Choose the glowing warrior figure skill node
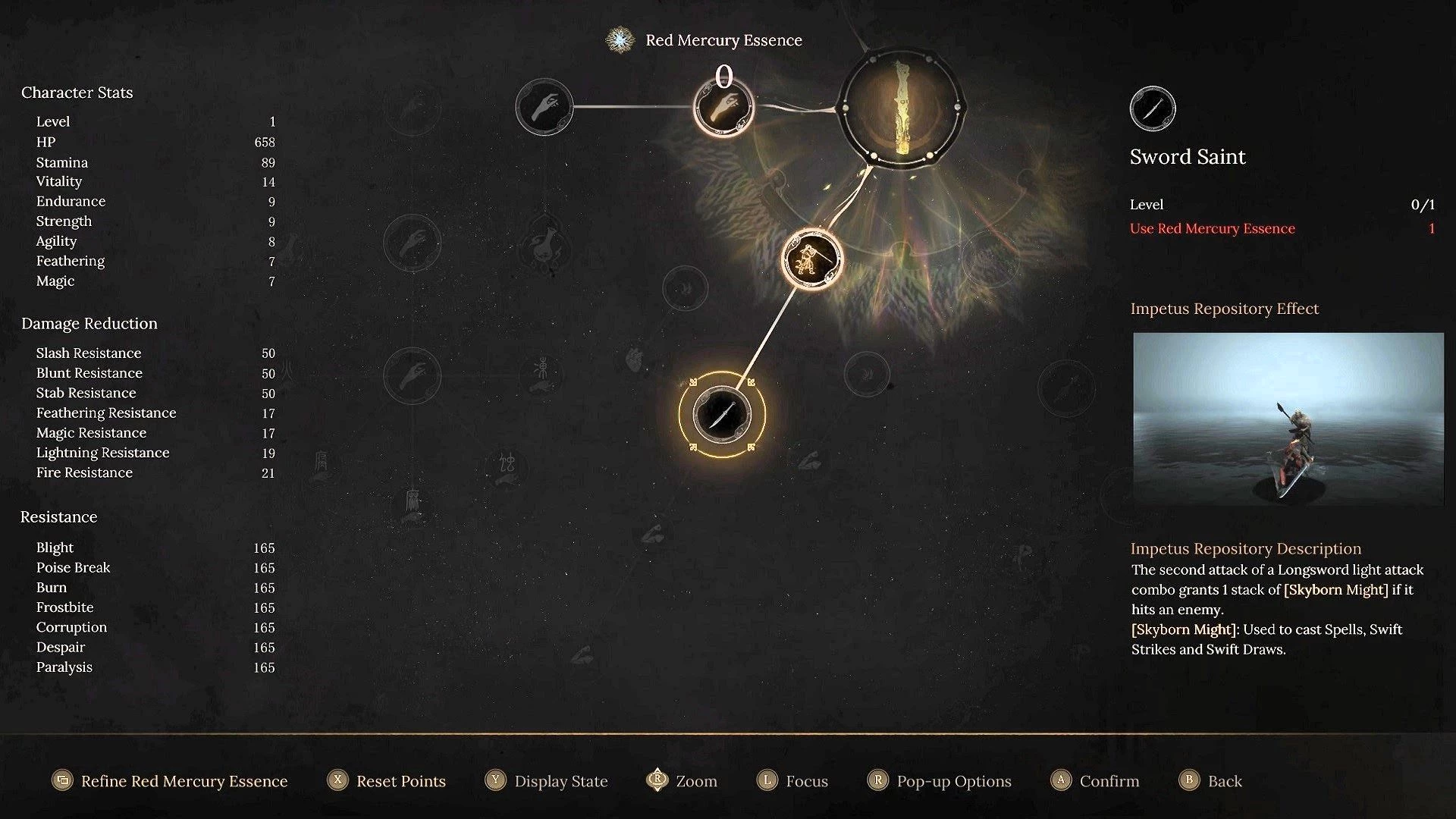 tap(811, 259)
